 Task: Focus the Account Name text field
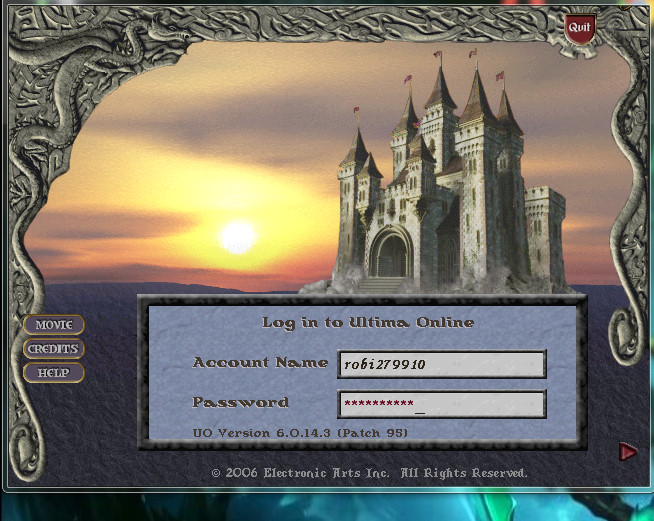click(x=441, y=364)
